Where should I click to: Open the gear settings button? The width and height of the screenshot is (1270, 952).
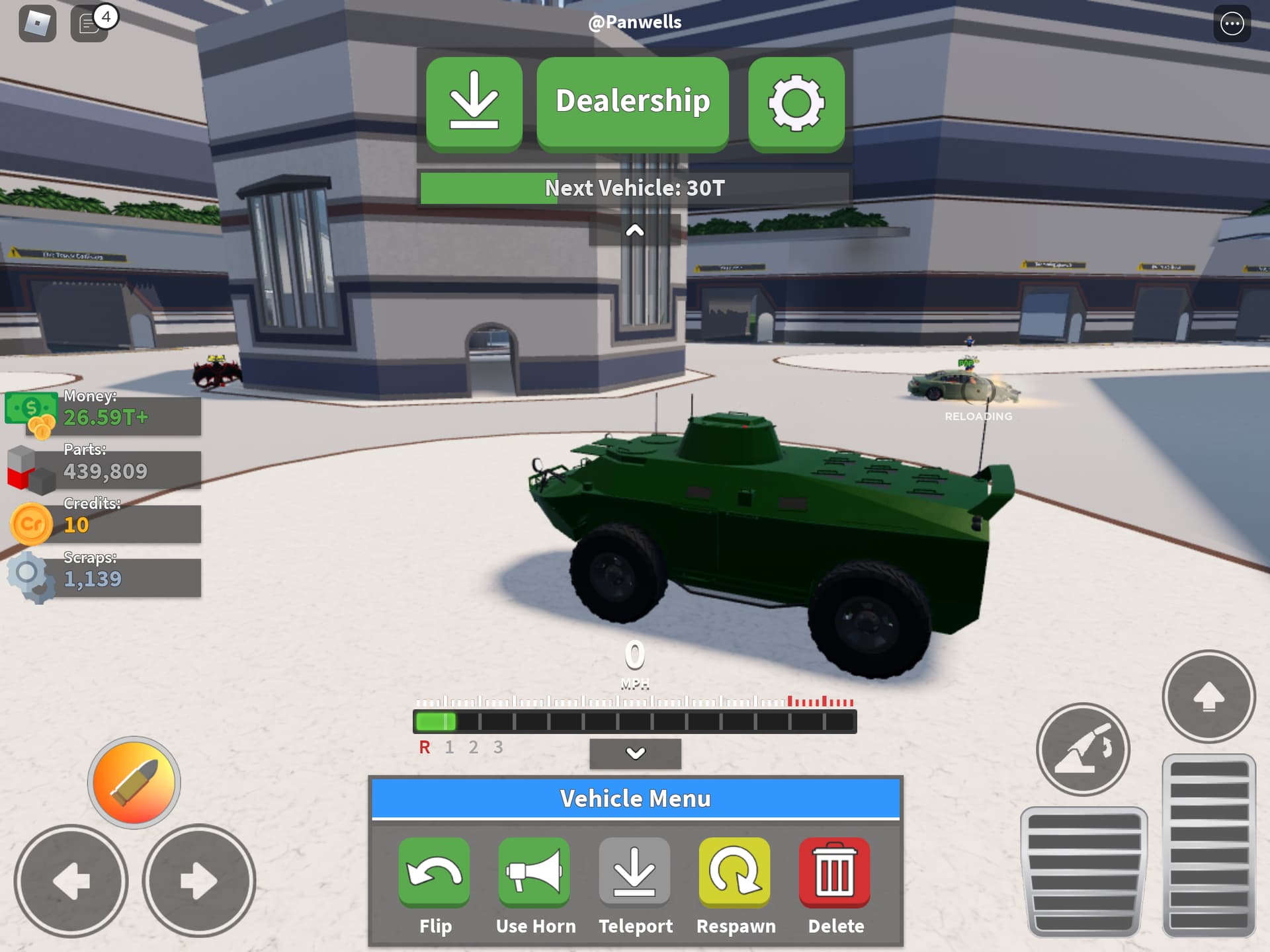click(796, 102)
